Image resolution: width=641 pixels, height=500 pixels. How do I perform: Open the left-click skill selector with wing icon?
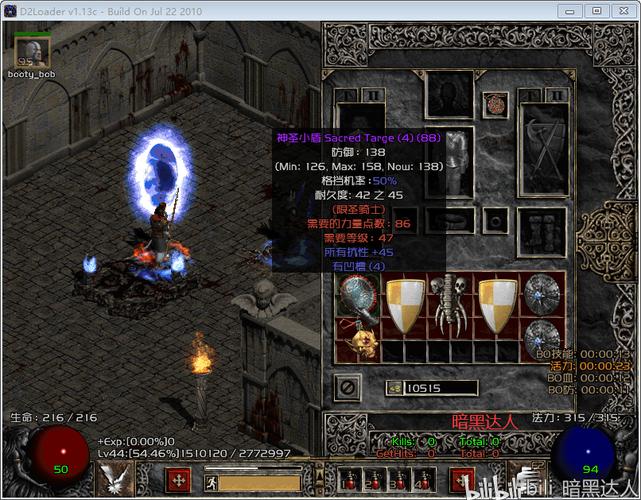point(118,480)
